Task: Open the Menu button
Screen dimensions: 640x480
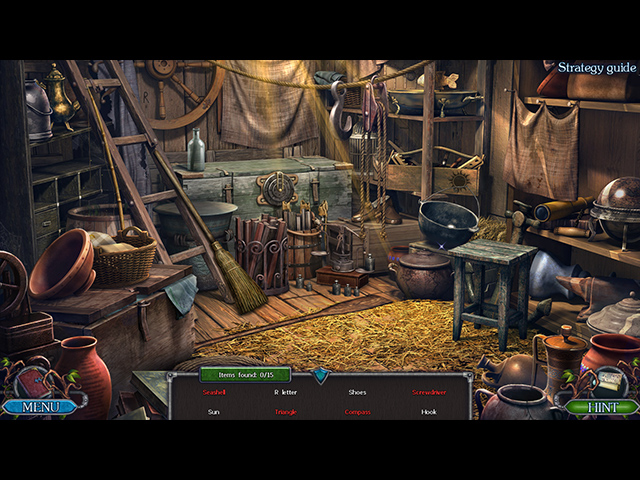Action: coord(40,407)
